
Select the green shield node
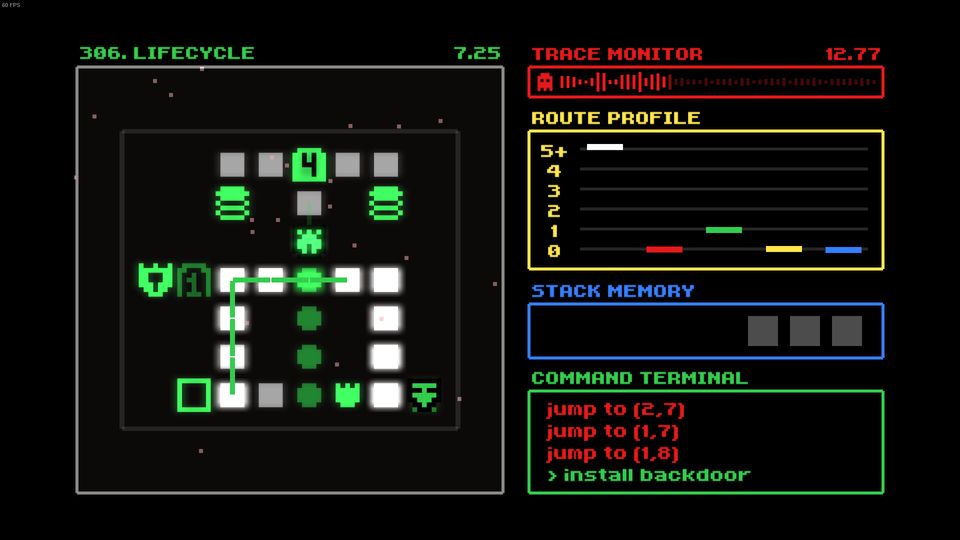click(x=155, y=279)
